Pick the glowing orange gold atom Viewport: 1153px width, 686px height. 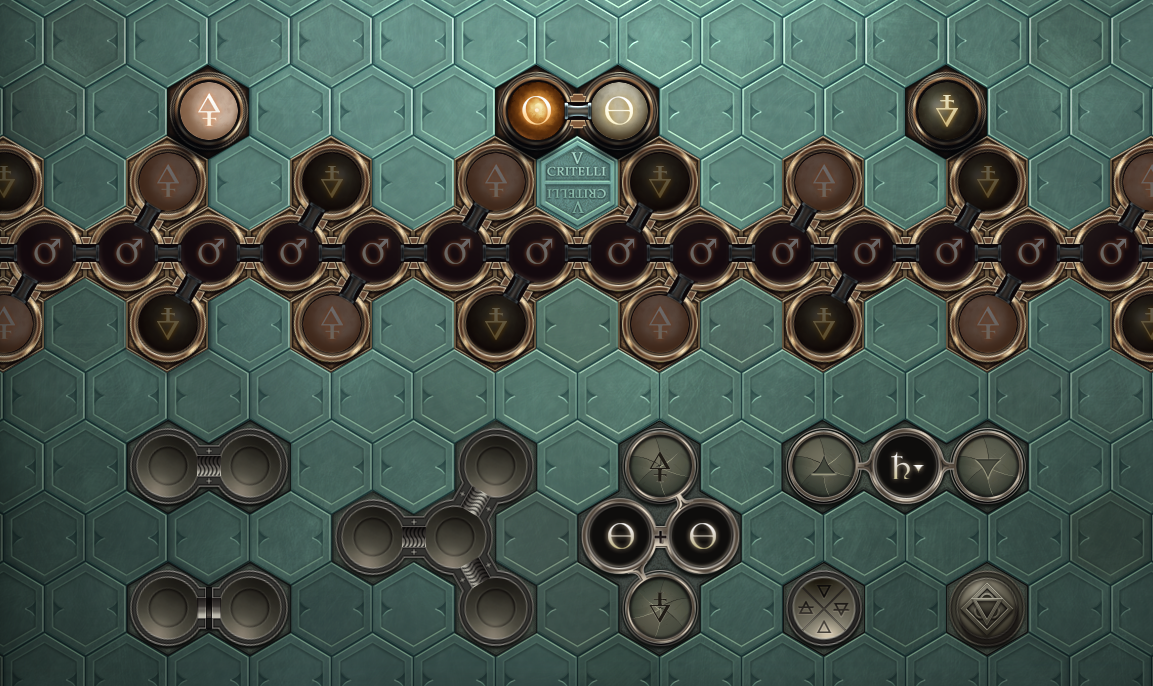[x=536, y=109]
